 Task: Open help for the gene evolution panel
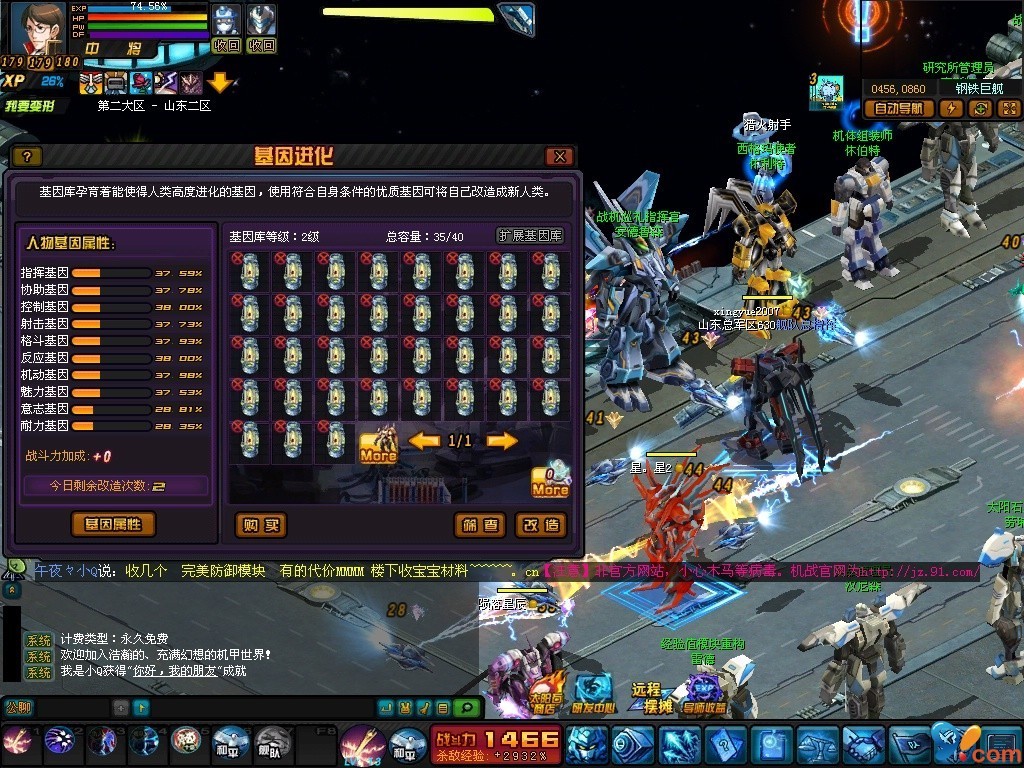pyautogui.click(x=26, y=157)
